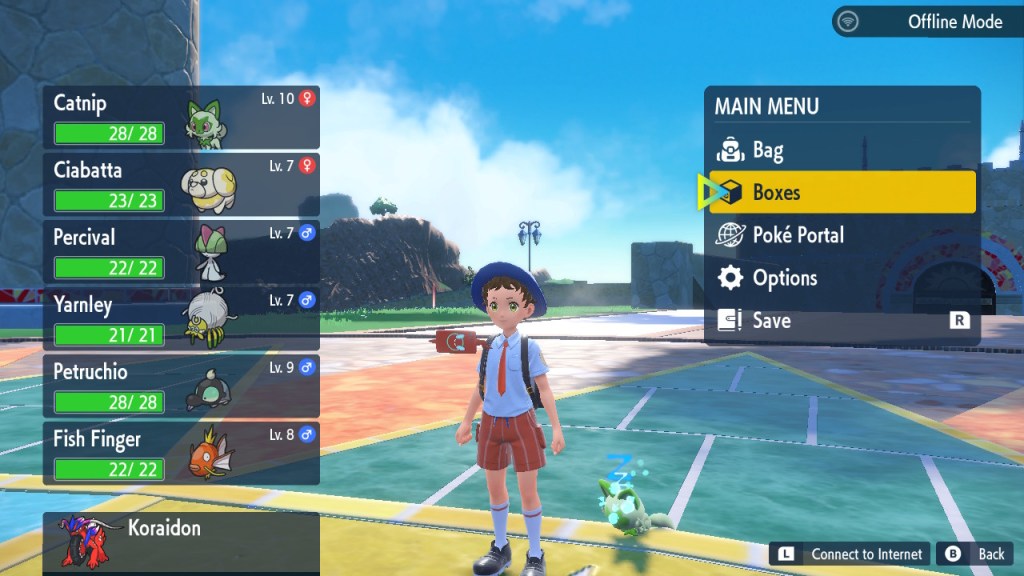1024x576 pixels.
Task: Select the highlighted Boxes menu entry
Action: [x=841, y=192]
